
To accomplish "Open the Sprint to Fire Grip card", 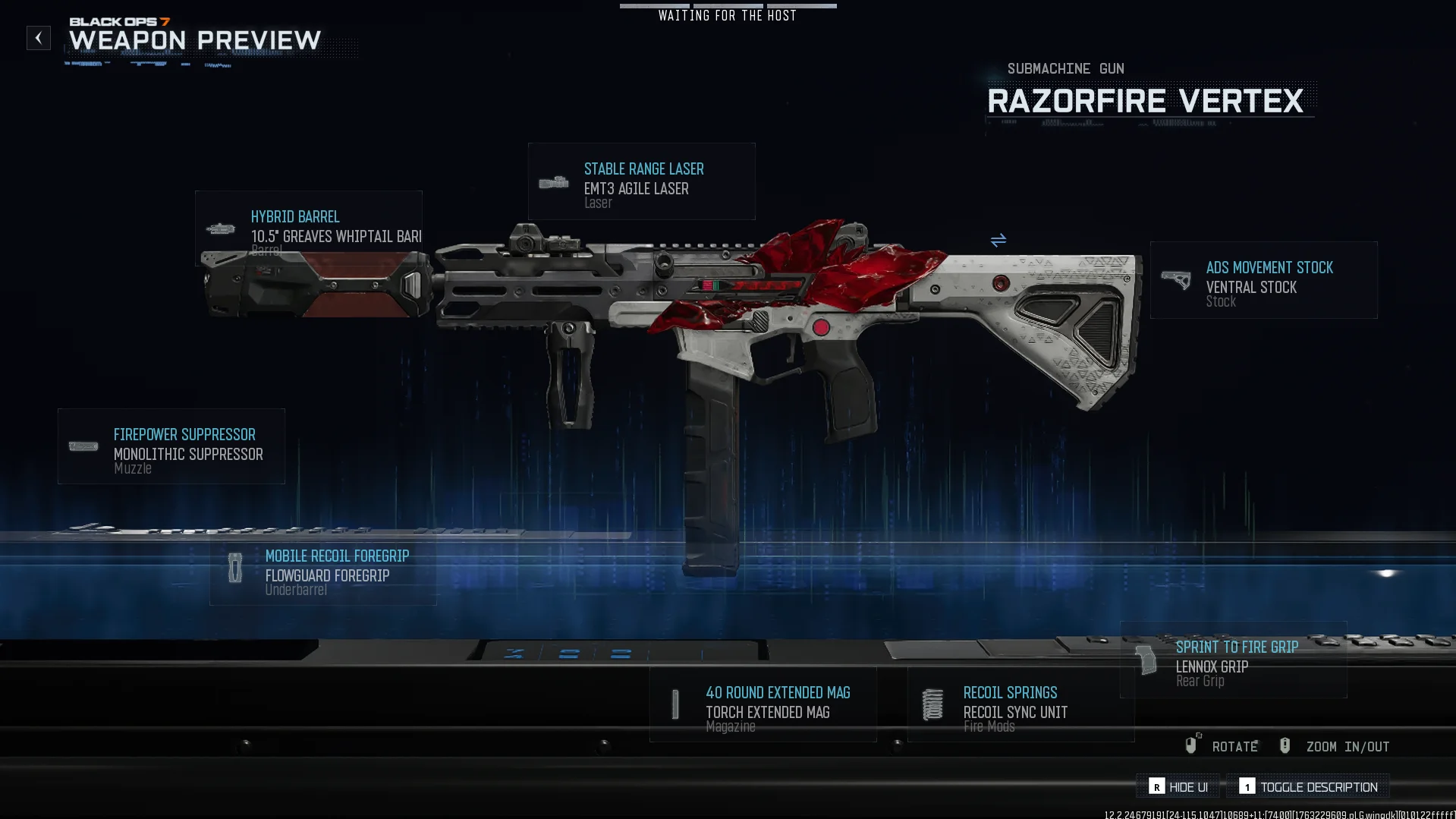I will click(1233, 660).
